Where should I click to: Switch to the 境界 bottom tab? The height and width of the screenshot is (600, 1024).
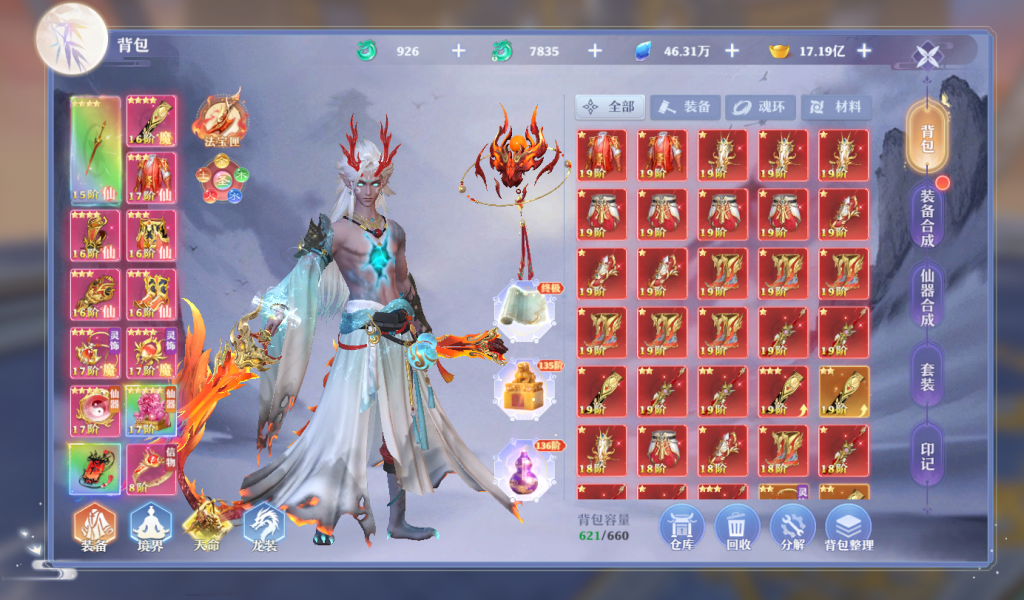151,527
